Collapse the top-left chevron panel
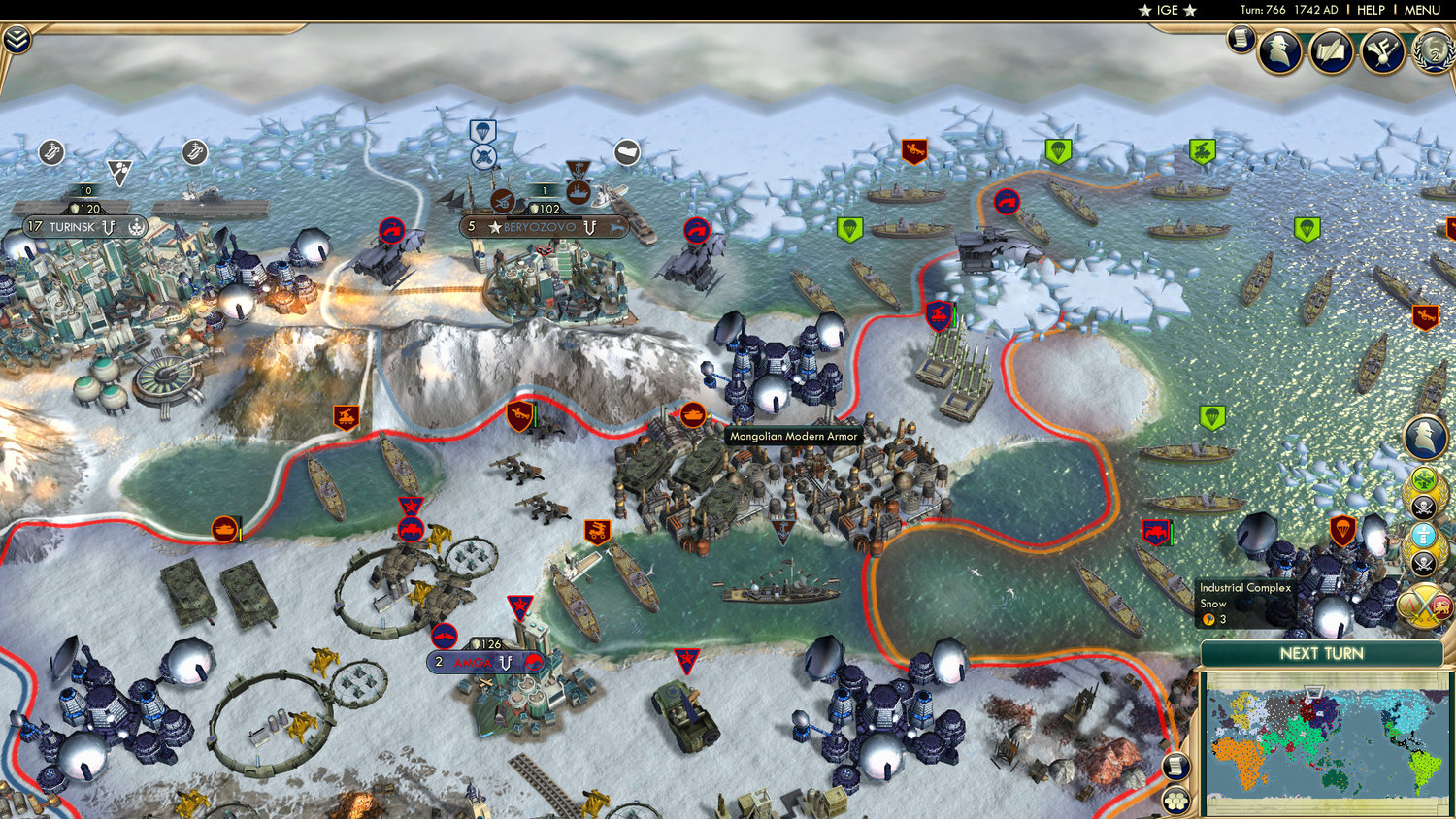The image size is (1456, 819). point(17,42)
